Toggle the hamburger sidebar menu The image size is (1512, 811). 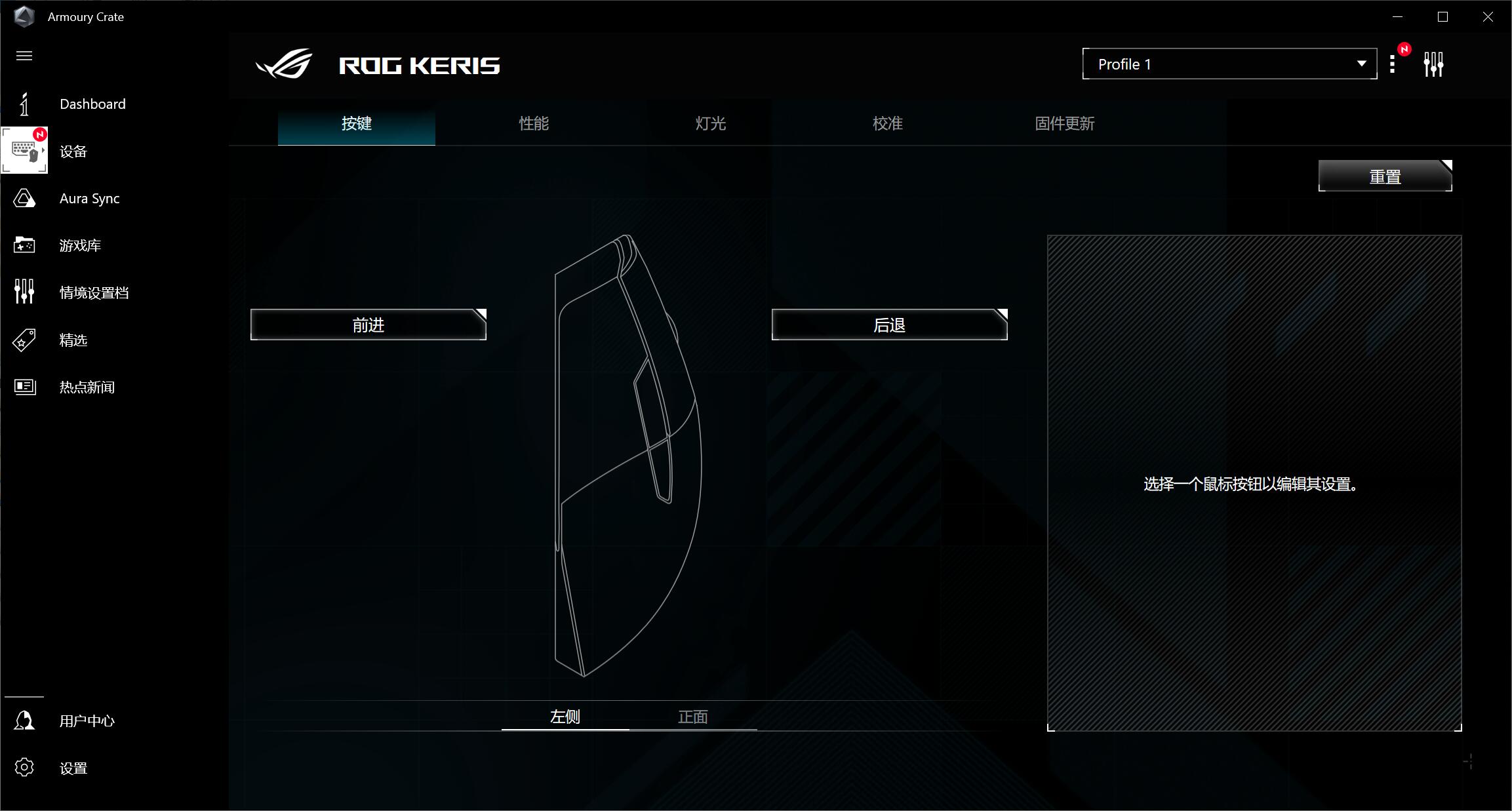tap(24, 56)
